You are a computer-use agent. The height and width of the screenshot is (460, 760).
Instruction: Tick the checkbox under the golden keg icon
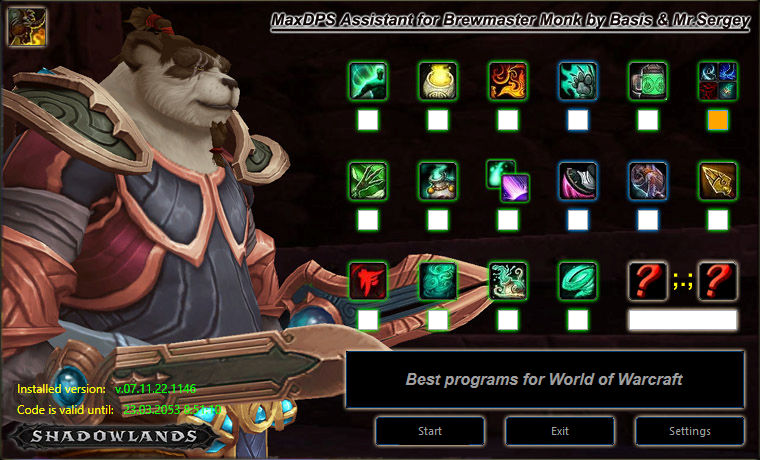(437, 121)
